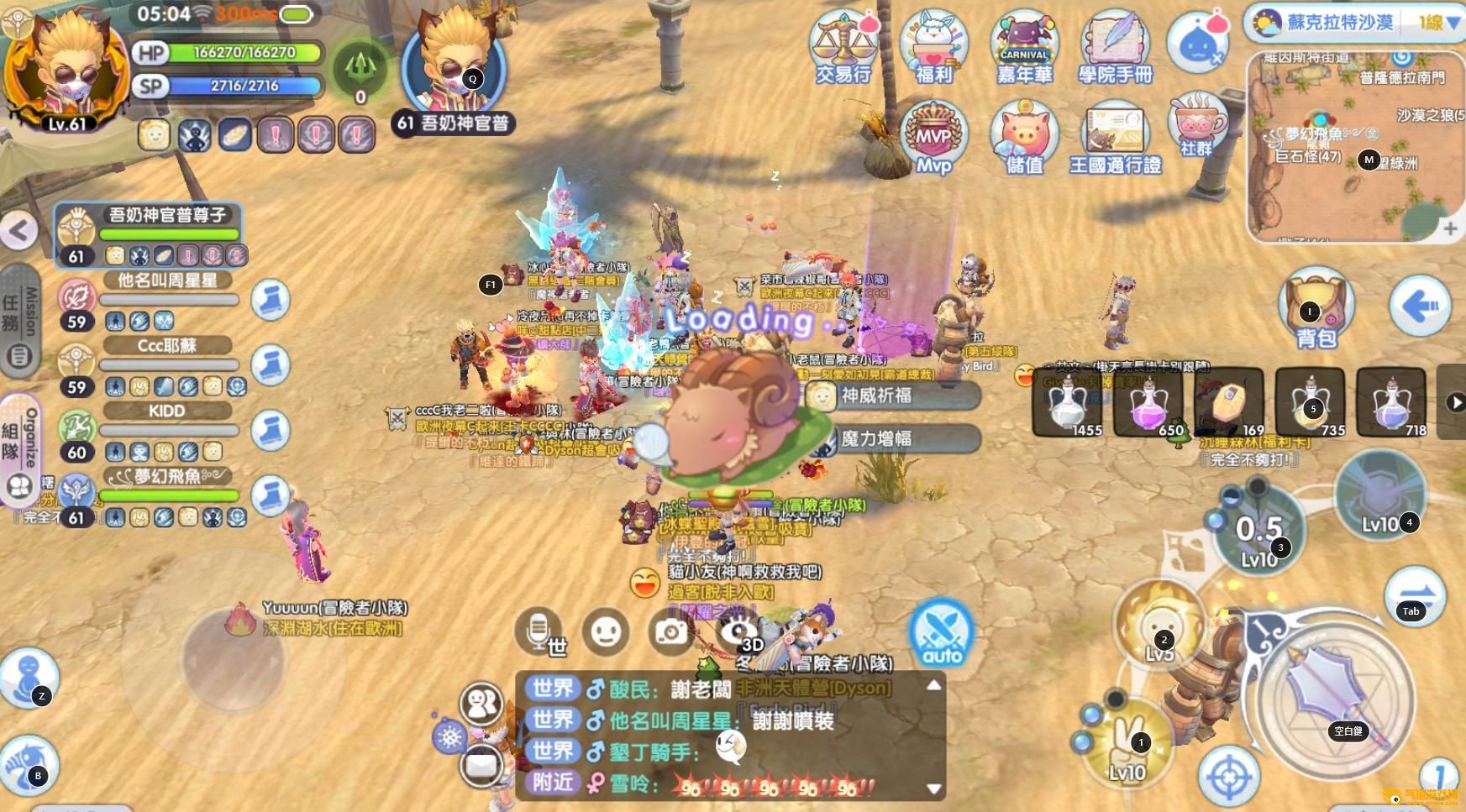Open the 1線 channel dropdown

tap(1438, 23)
